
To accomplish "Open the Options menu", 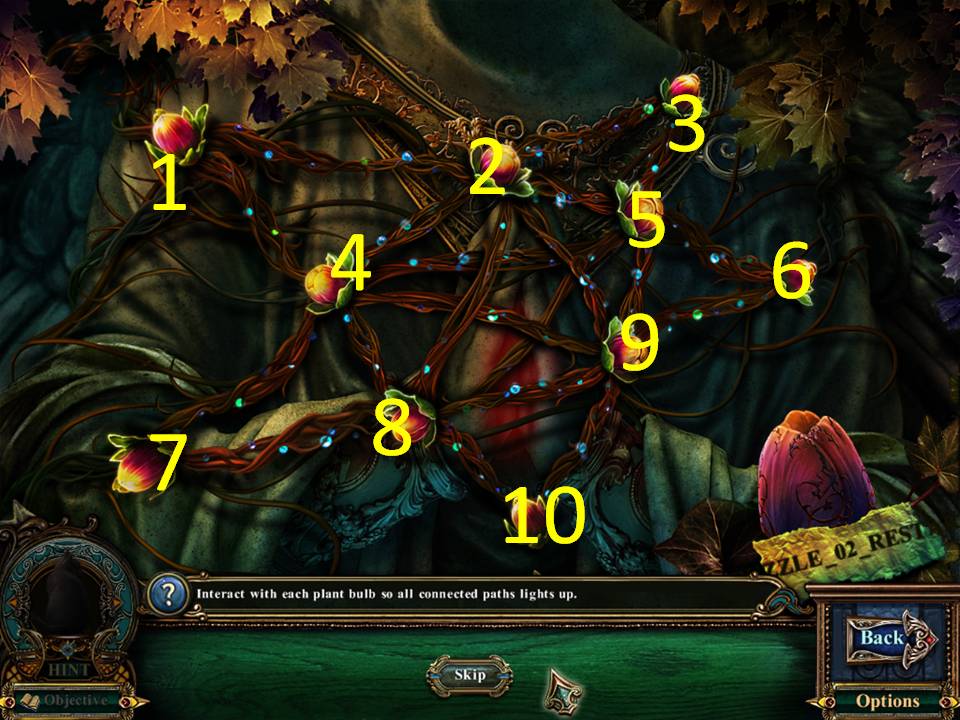I will [x=886, y=701].
